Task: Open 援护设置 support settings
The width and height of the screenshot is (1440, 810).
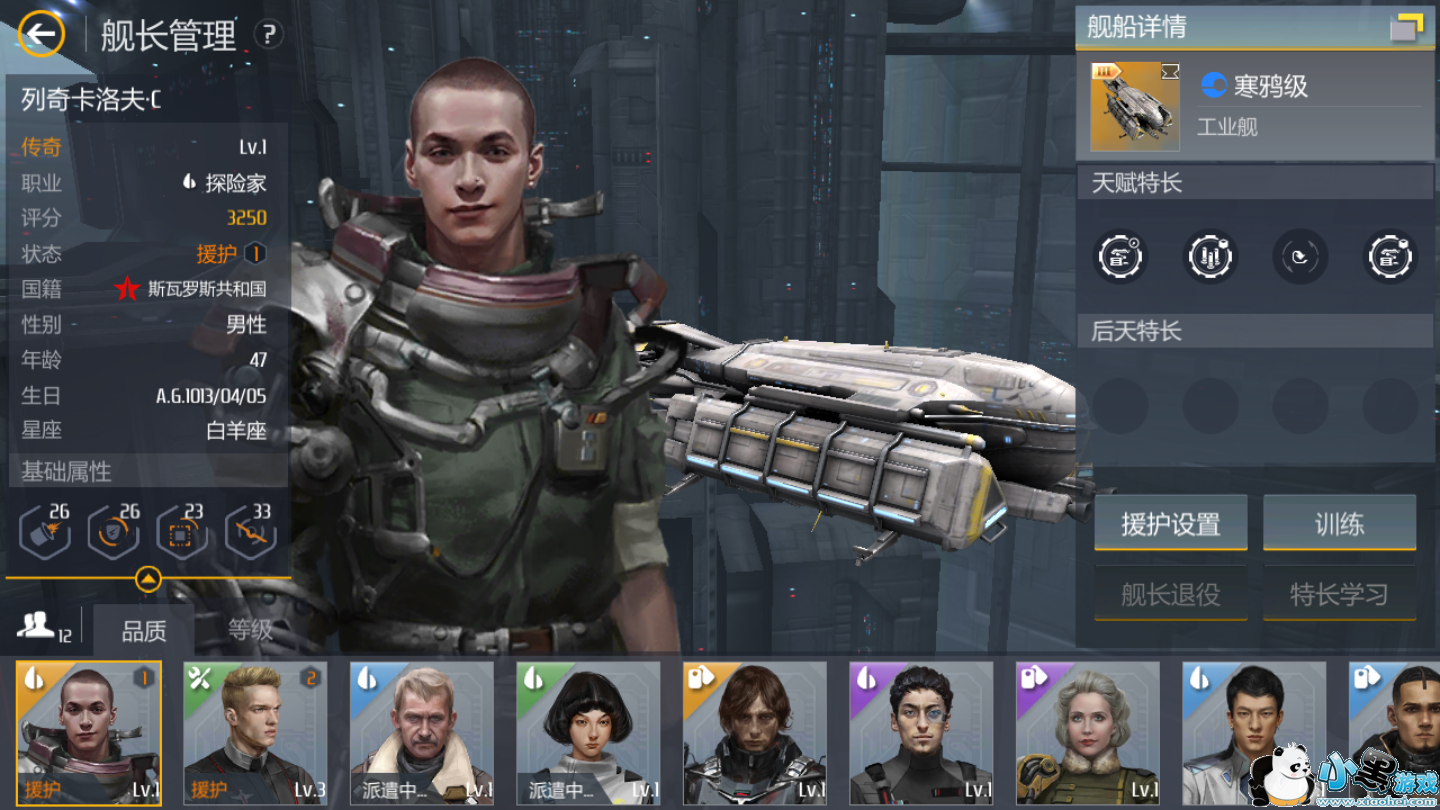Action: pyautogui.click(x=1170, y=523)
